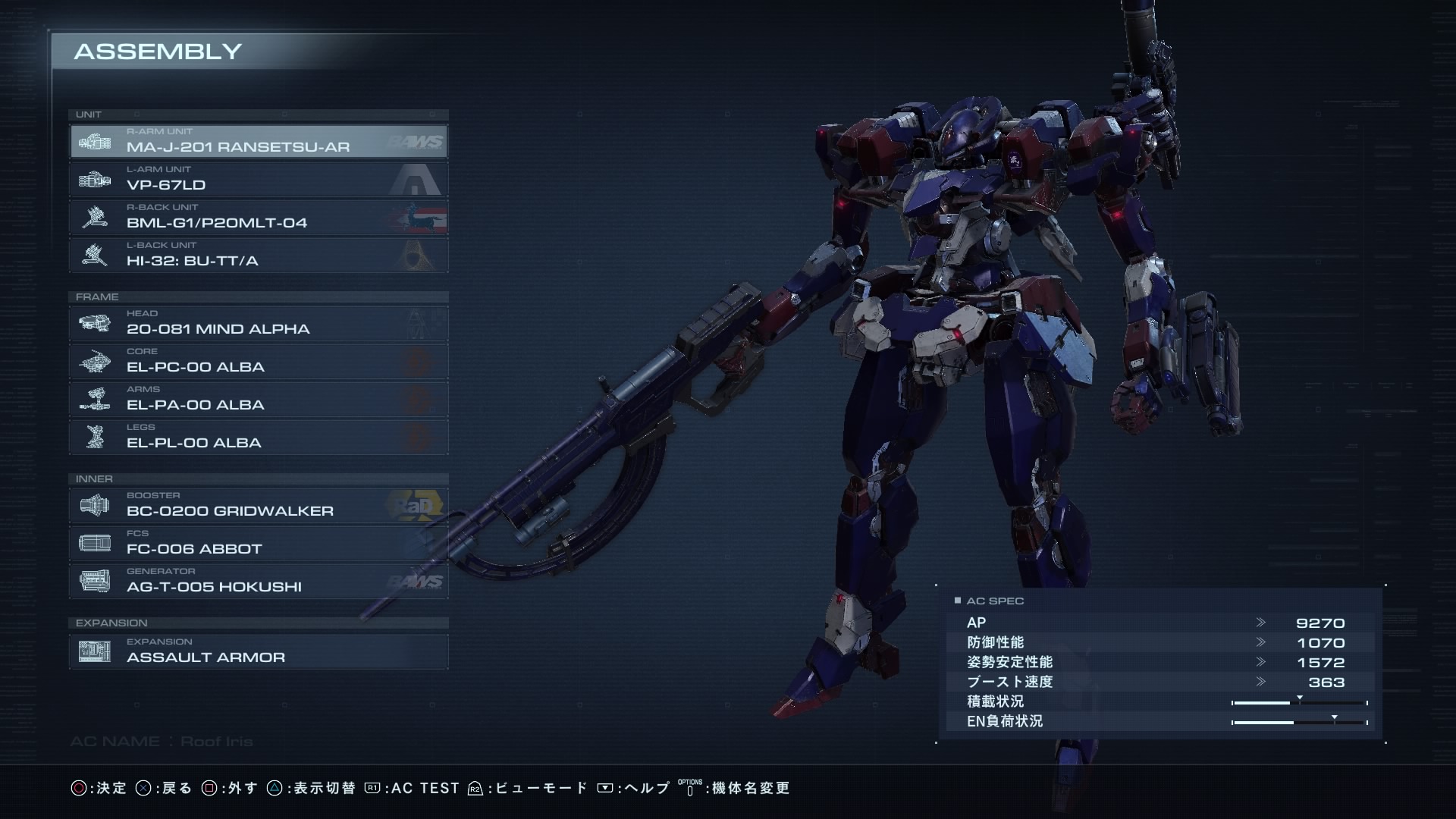Viewport: 1456px width, 819px height.
Task: Open the Expansion slot ASSAULT ARMOR
Action: (259, 651)
